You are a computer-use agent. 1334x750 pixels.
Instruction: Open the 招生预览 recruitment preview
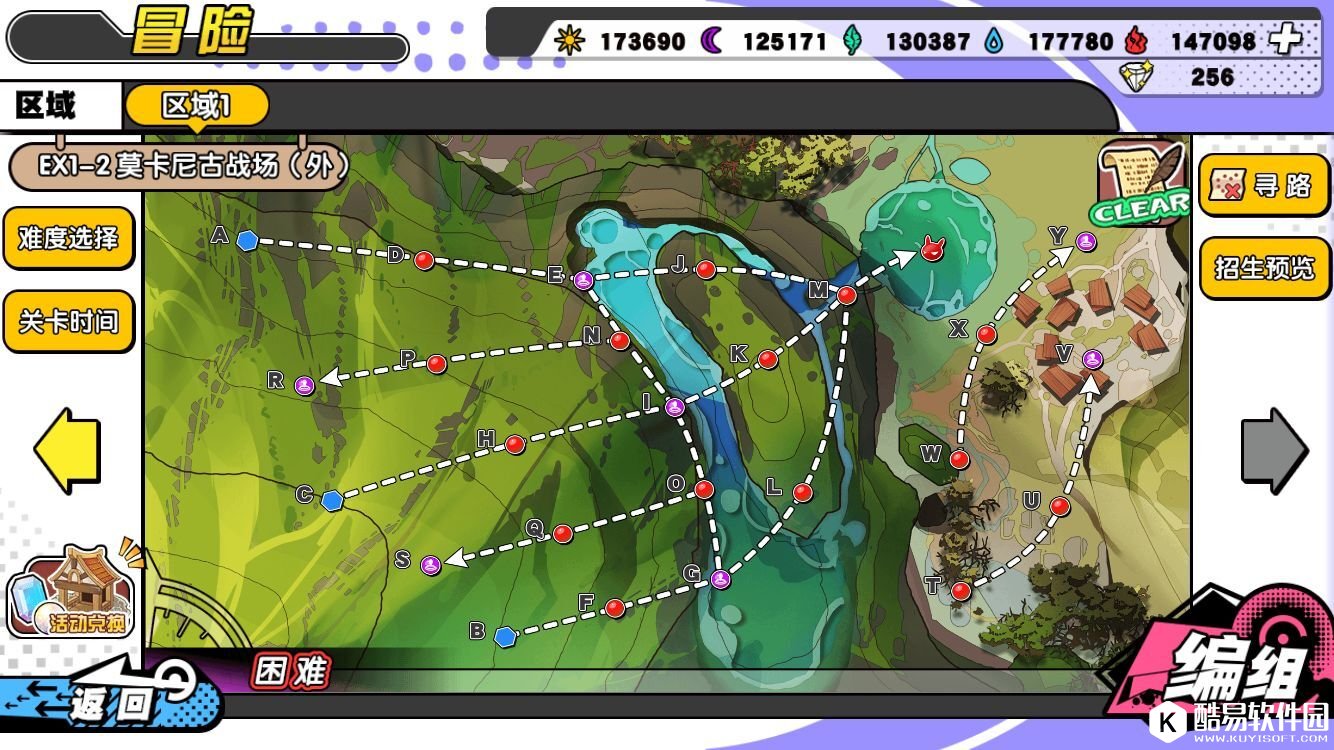[1263, 267]
